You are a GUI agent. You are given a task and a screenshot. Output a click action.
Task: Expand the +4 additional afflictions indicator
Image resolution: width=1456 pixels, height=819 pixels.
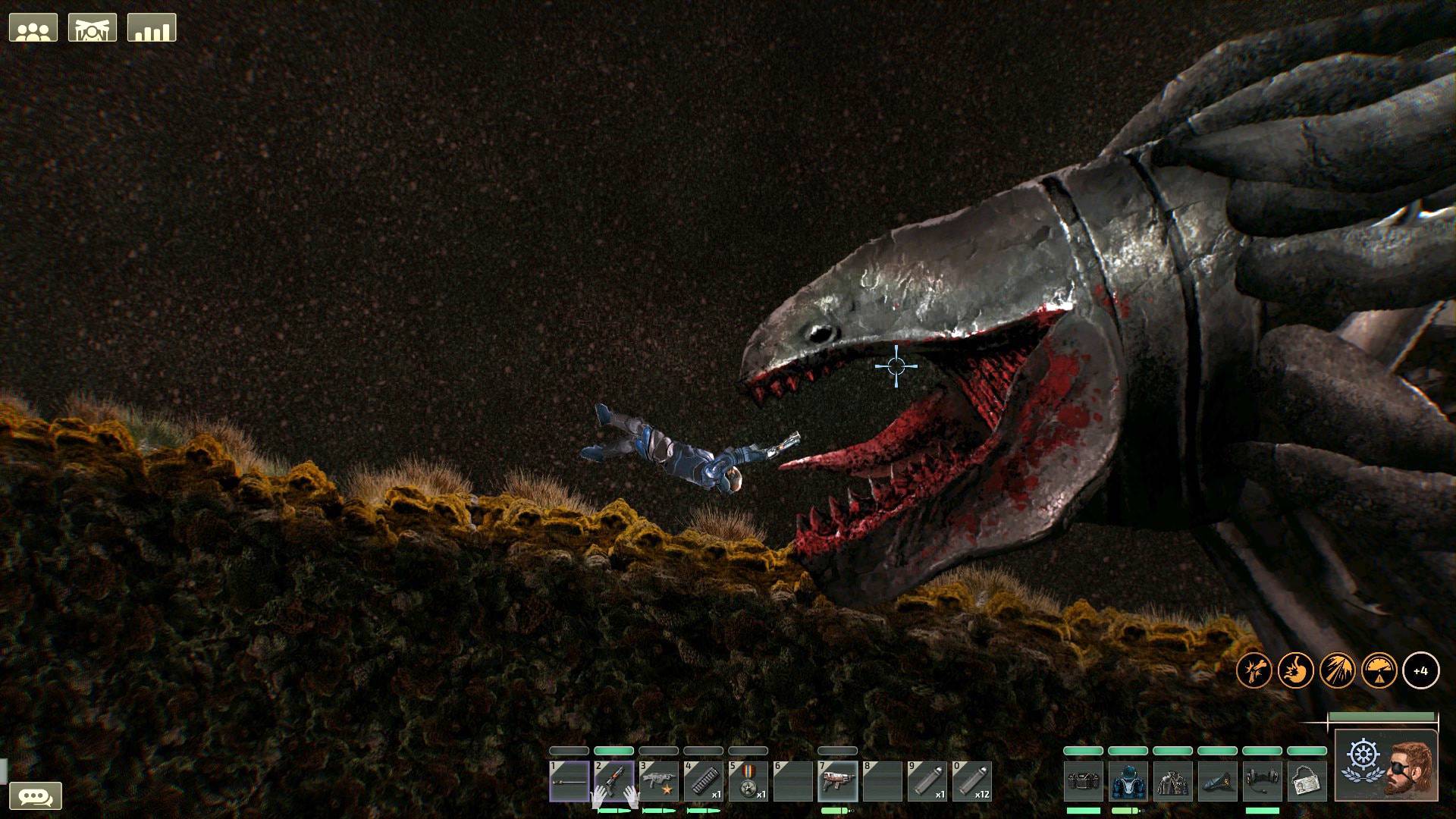click(1420, 671)
